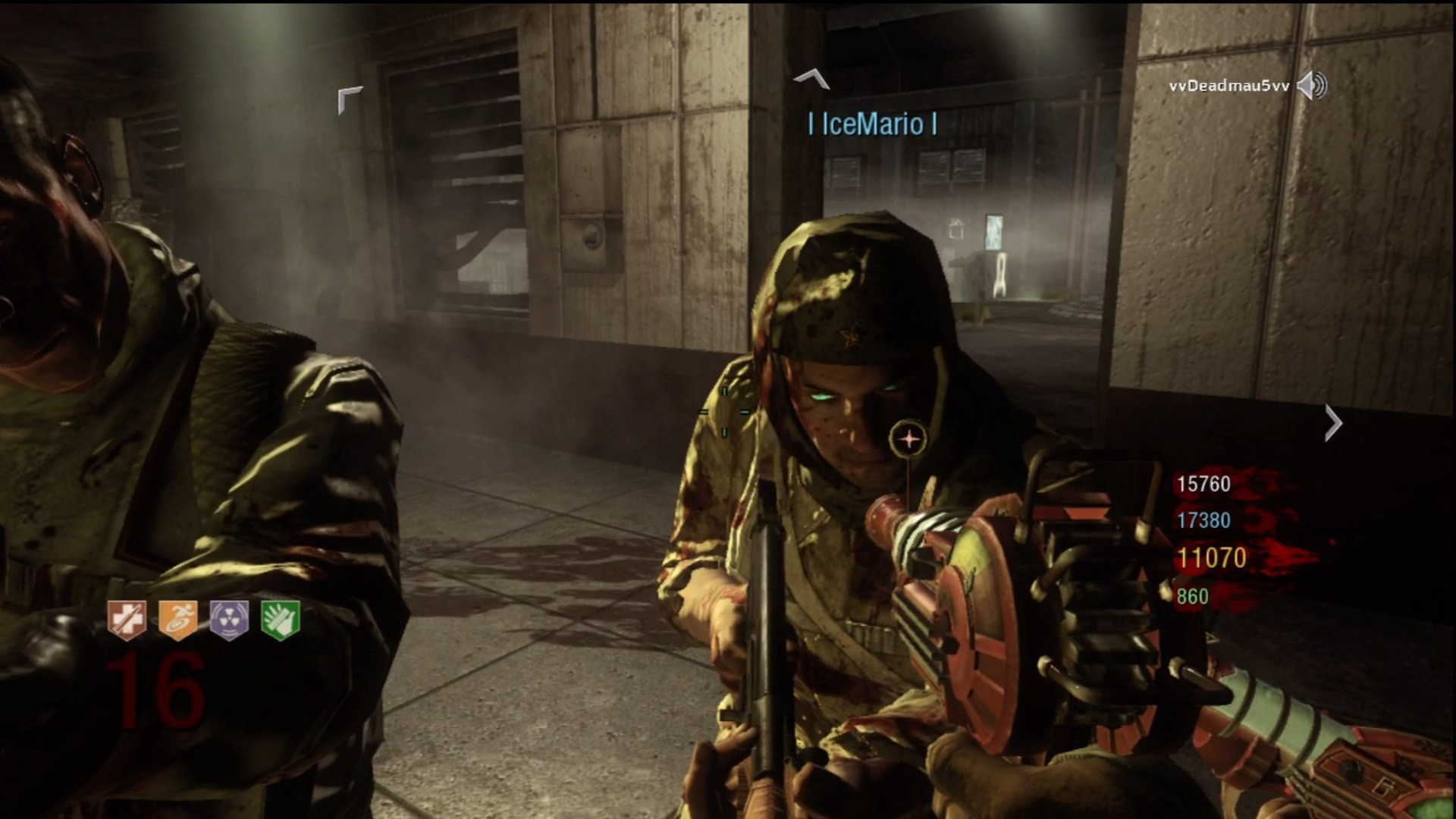
Task: Select the Juggernog perk icon
Action: coord(127,620)
